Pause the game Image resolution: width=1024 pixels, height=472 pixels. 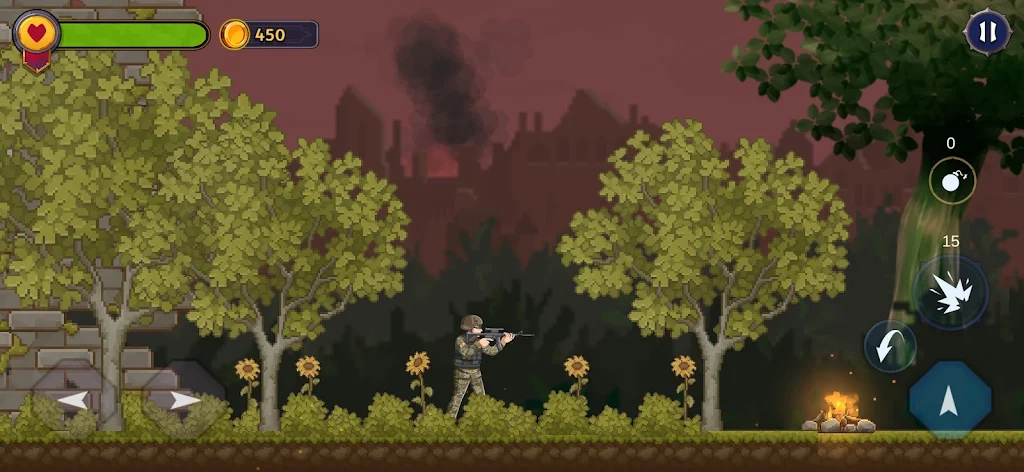click(x=987, y=32)
